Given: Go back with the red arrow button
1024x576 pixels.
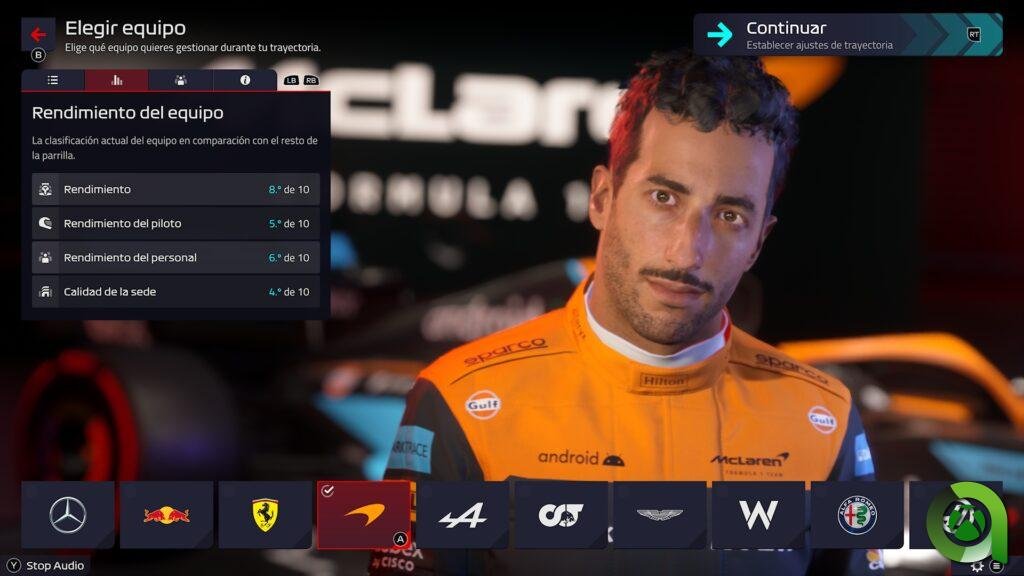Looking at the screenshot, I should click(38, 34).
